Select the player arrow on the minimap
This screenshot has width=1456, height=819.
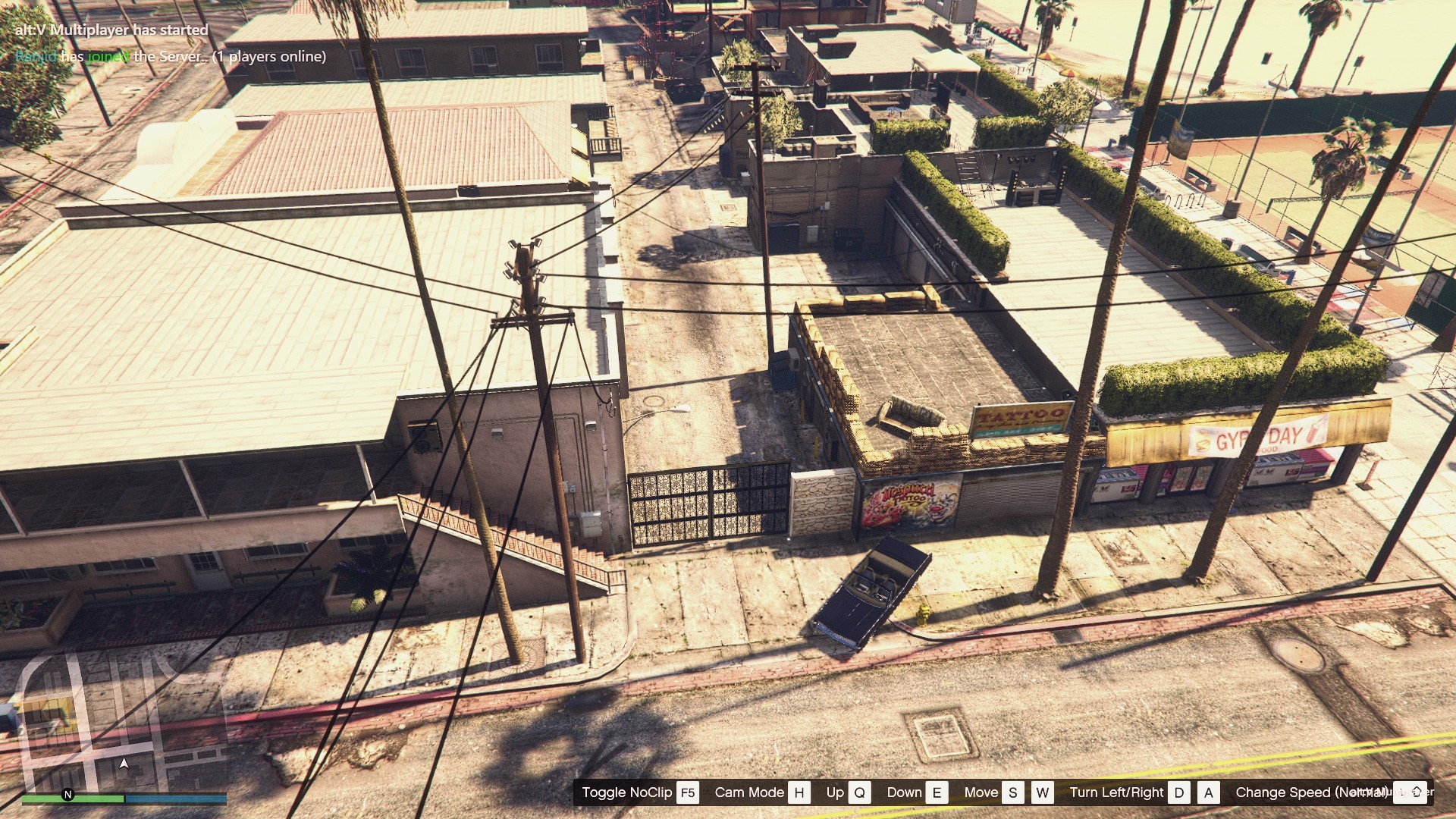click(124, 764)
